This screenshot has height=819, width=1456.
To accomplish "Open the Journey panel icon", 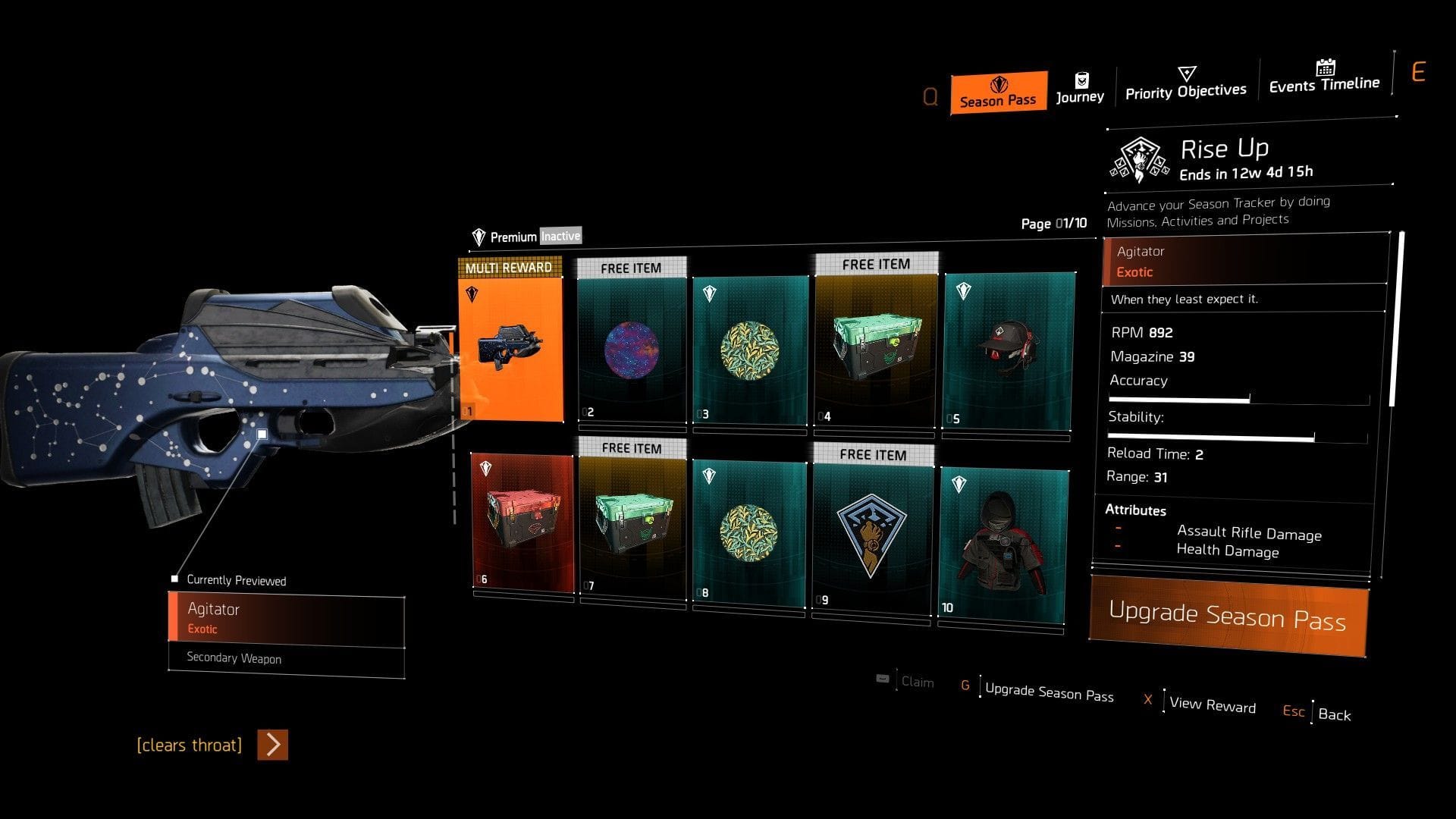I will click(x=1081, y=79).
